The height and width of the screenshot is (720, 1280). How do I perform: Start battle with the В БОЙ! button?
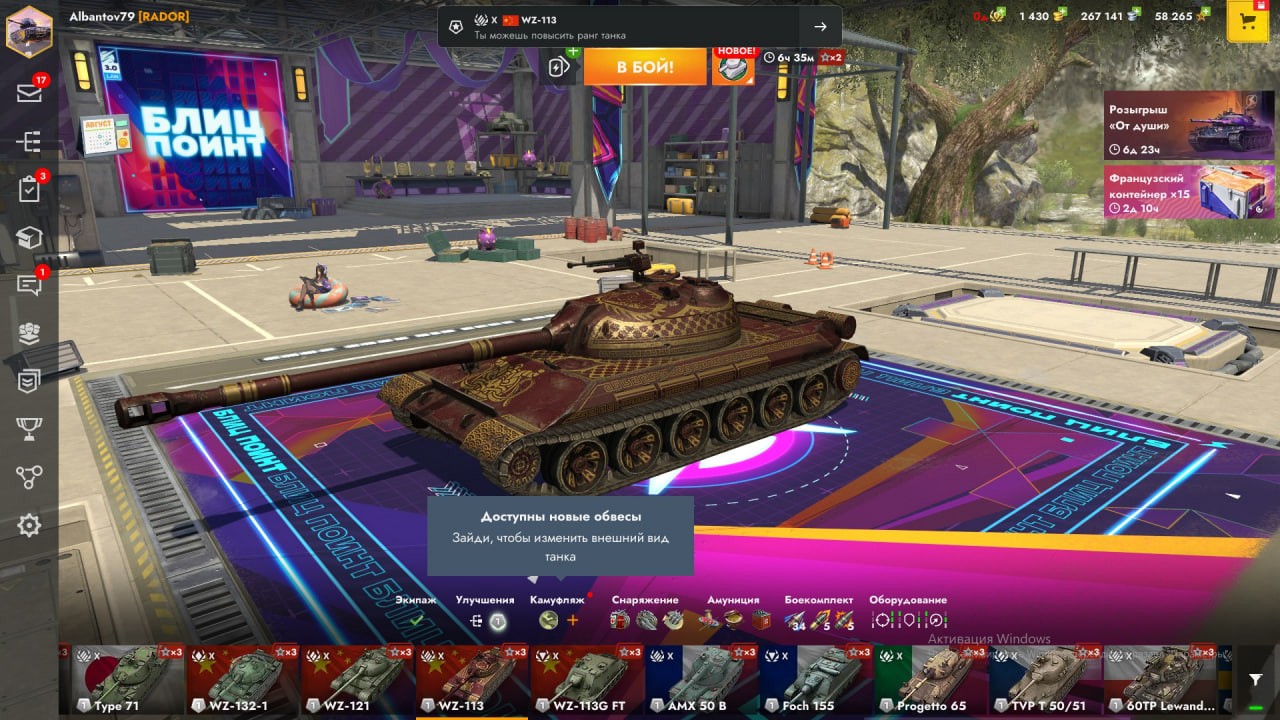645,67
